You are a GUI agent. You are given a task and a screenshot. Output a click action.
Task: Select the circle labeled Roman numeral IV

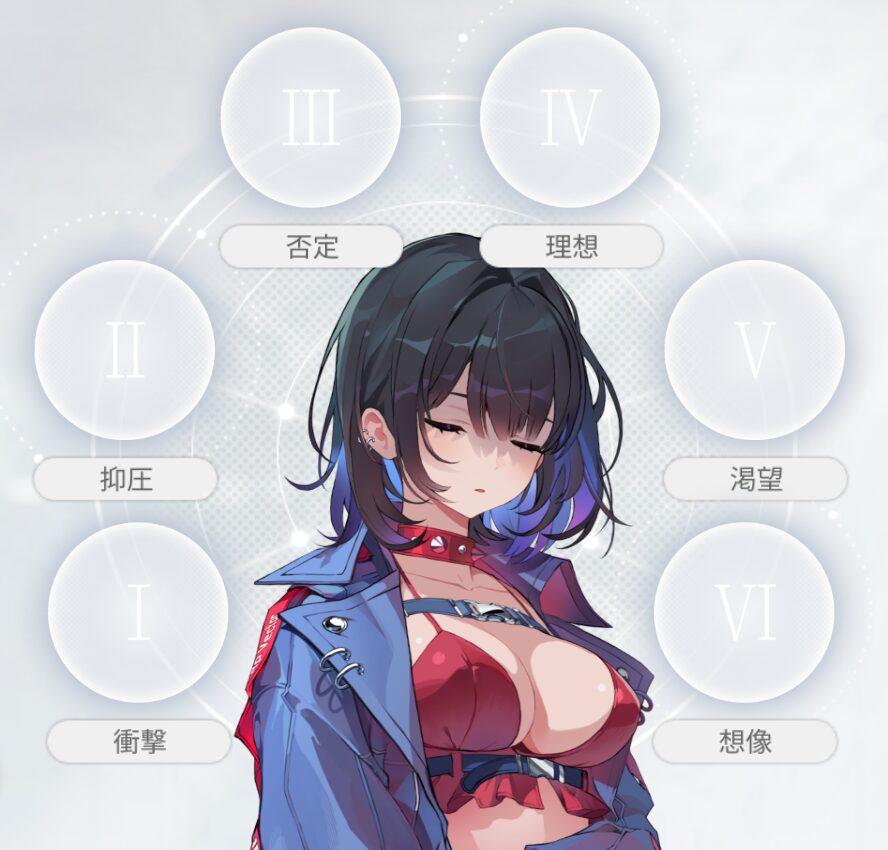(x=570, y=117)
